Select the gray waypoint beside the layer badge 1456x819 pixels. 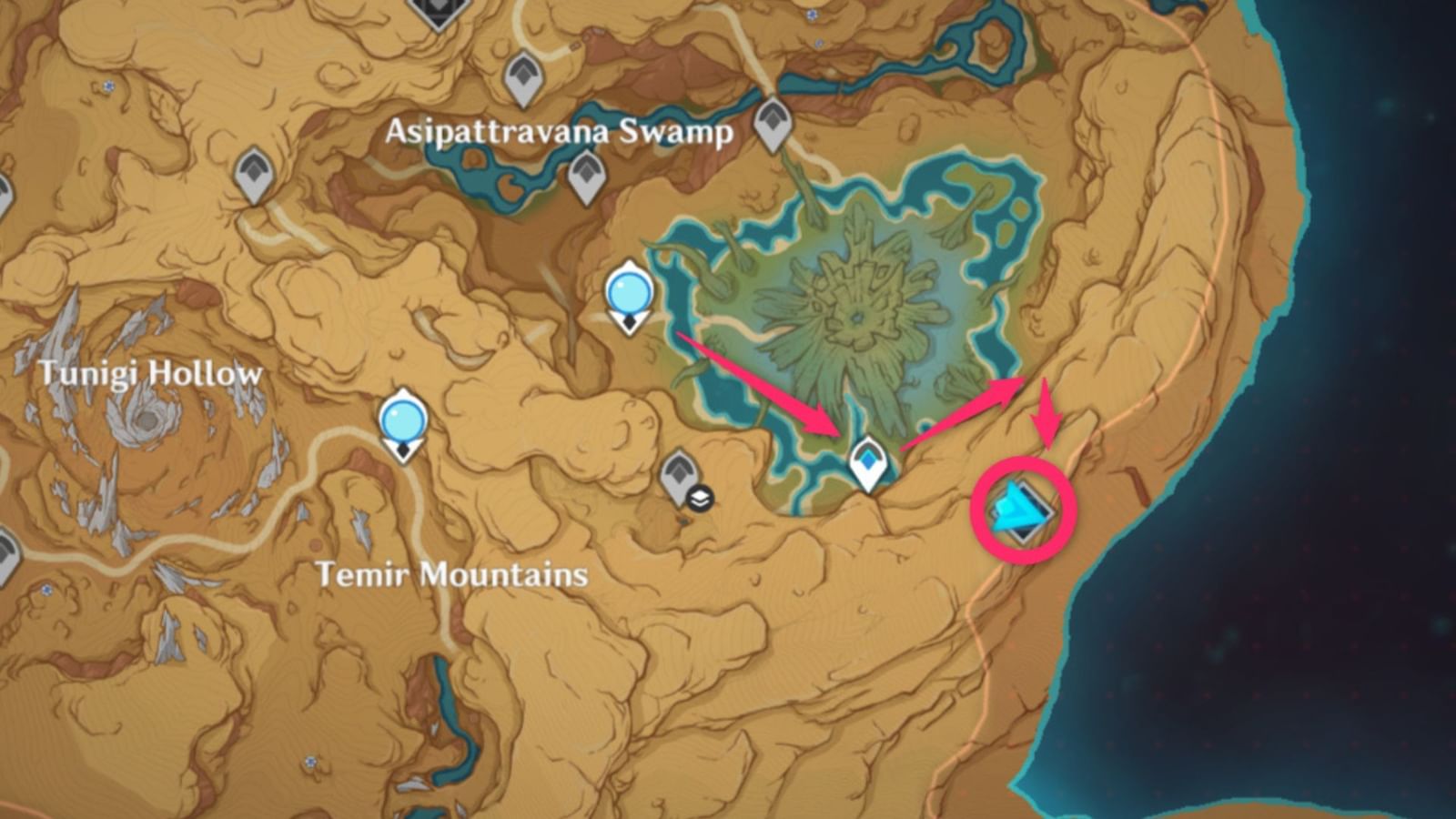[x=680, y=471]
